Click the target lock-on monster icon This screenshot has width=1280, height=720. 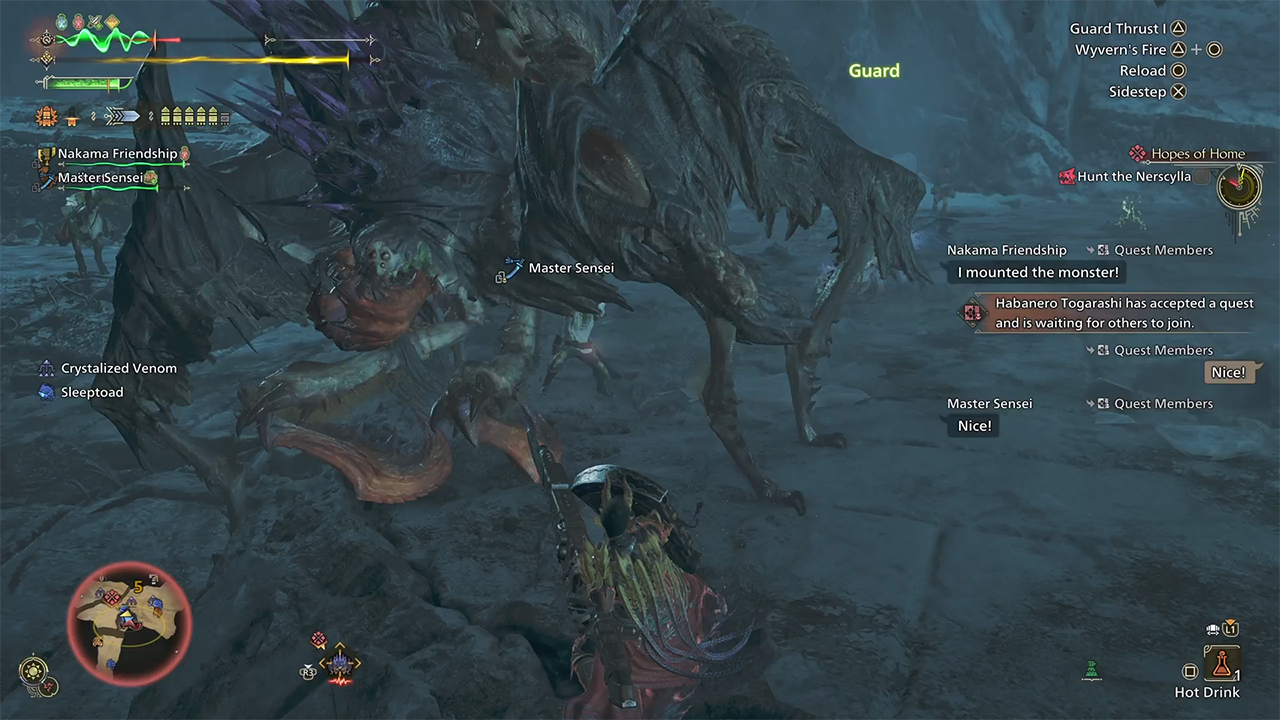click(x=340, y=663)
